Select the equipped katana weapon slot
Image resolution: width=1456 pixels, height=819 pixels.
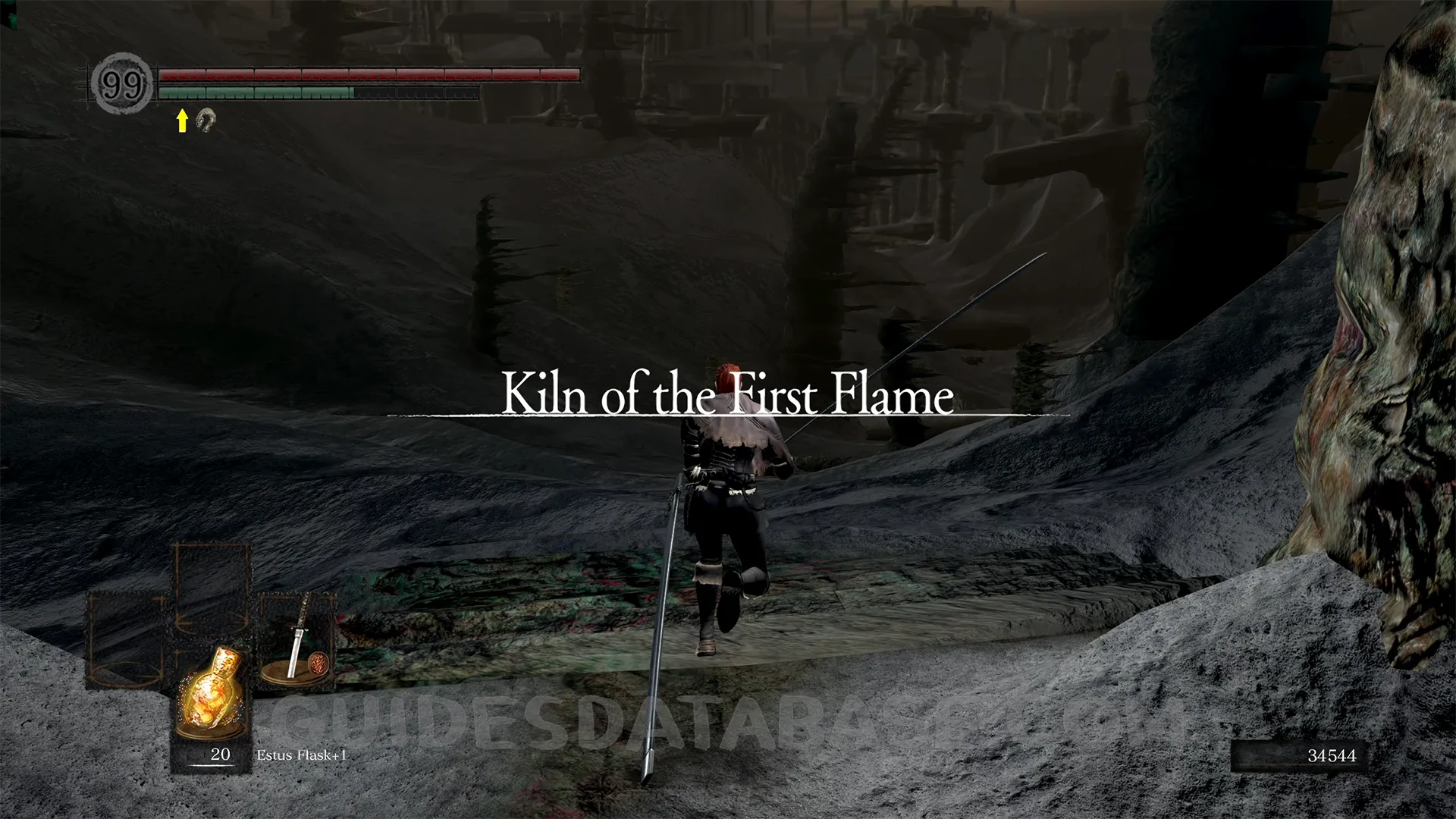tap(296, 639)
